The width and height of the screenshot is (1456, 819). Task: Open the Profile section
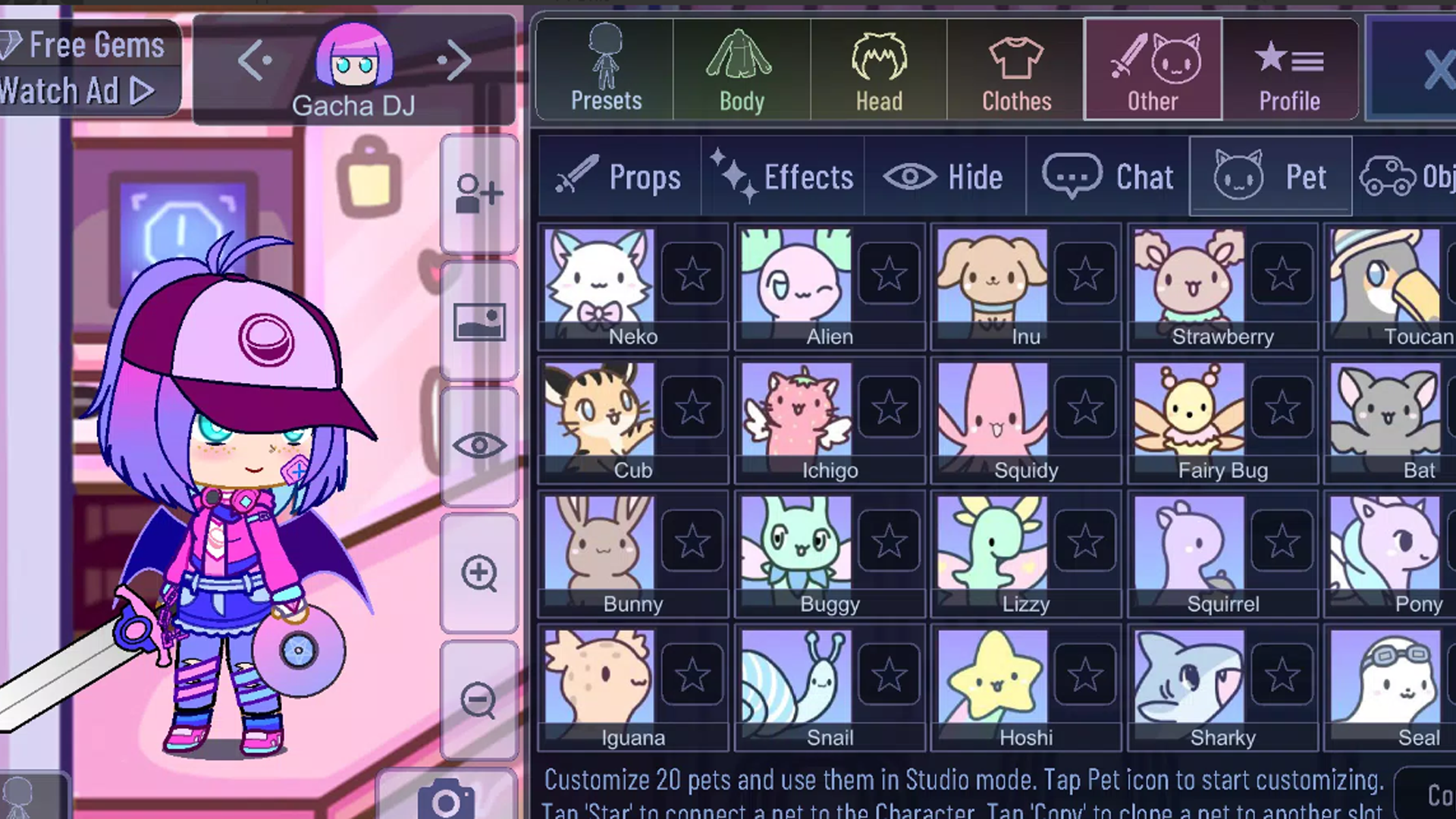tap(1289, 68)
